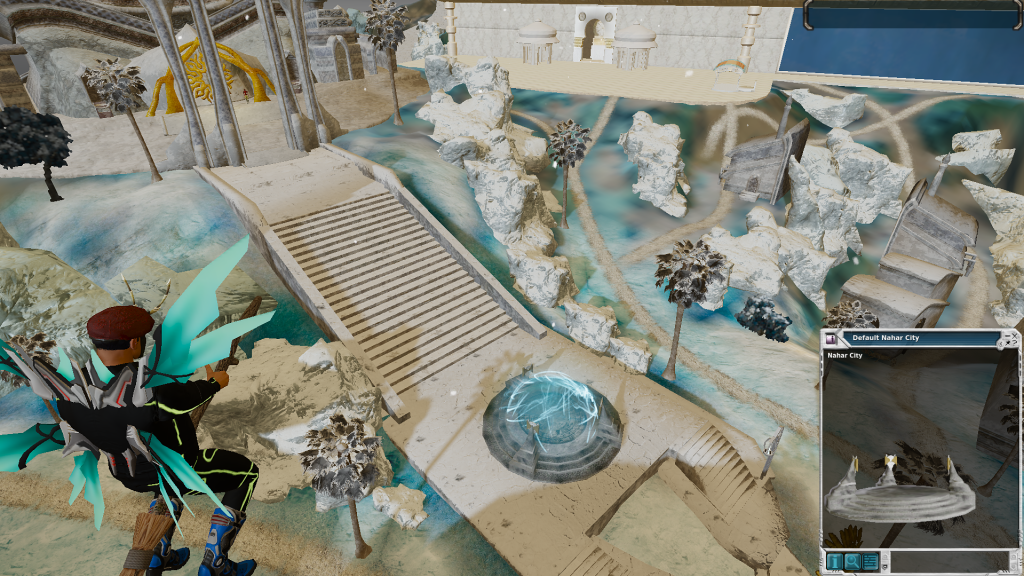Close the Default Nahar City window
Image resolution: width=1024 pixels, height=576 pixels.
[1014, 336]
